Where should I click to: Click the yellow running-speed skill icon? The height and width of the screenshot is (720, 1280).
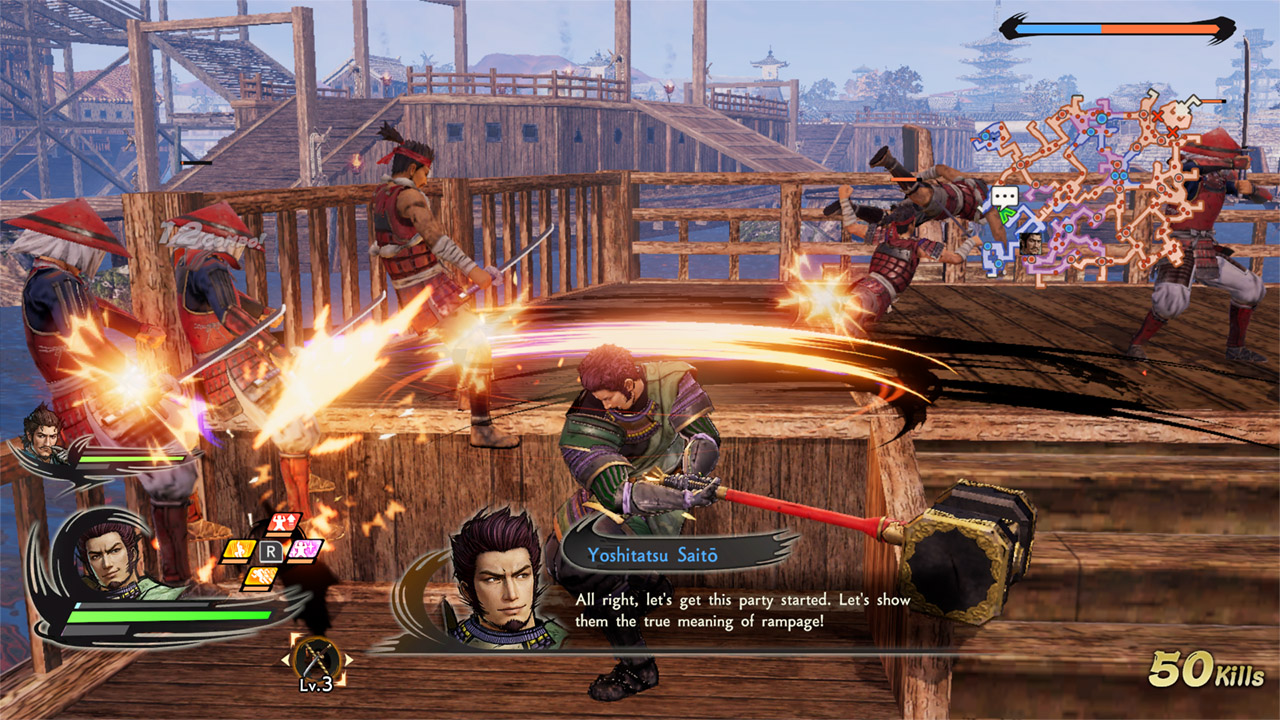tap(262, 576)
